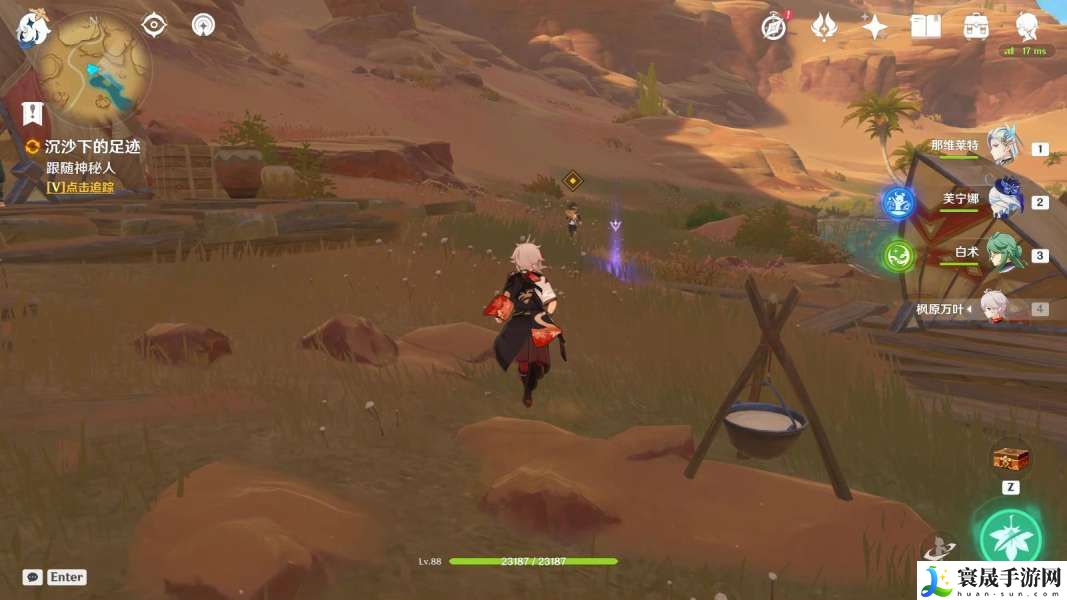This screenshot has height=600, width=1067.
Task: Use the treasure chest gadget
Action: click(x=1010, y=460)
